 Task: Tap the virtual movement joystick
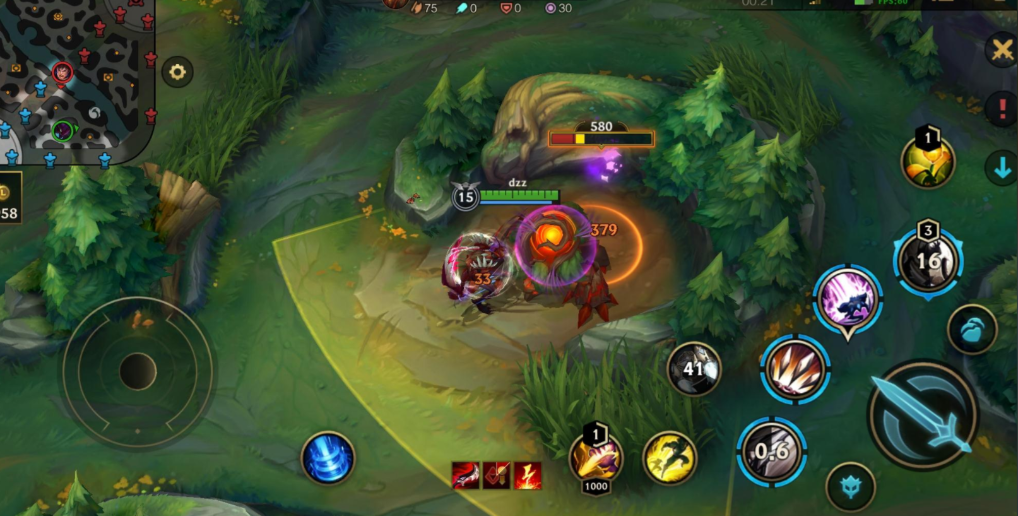click(138, 372)
